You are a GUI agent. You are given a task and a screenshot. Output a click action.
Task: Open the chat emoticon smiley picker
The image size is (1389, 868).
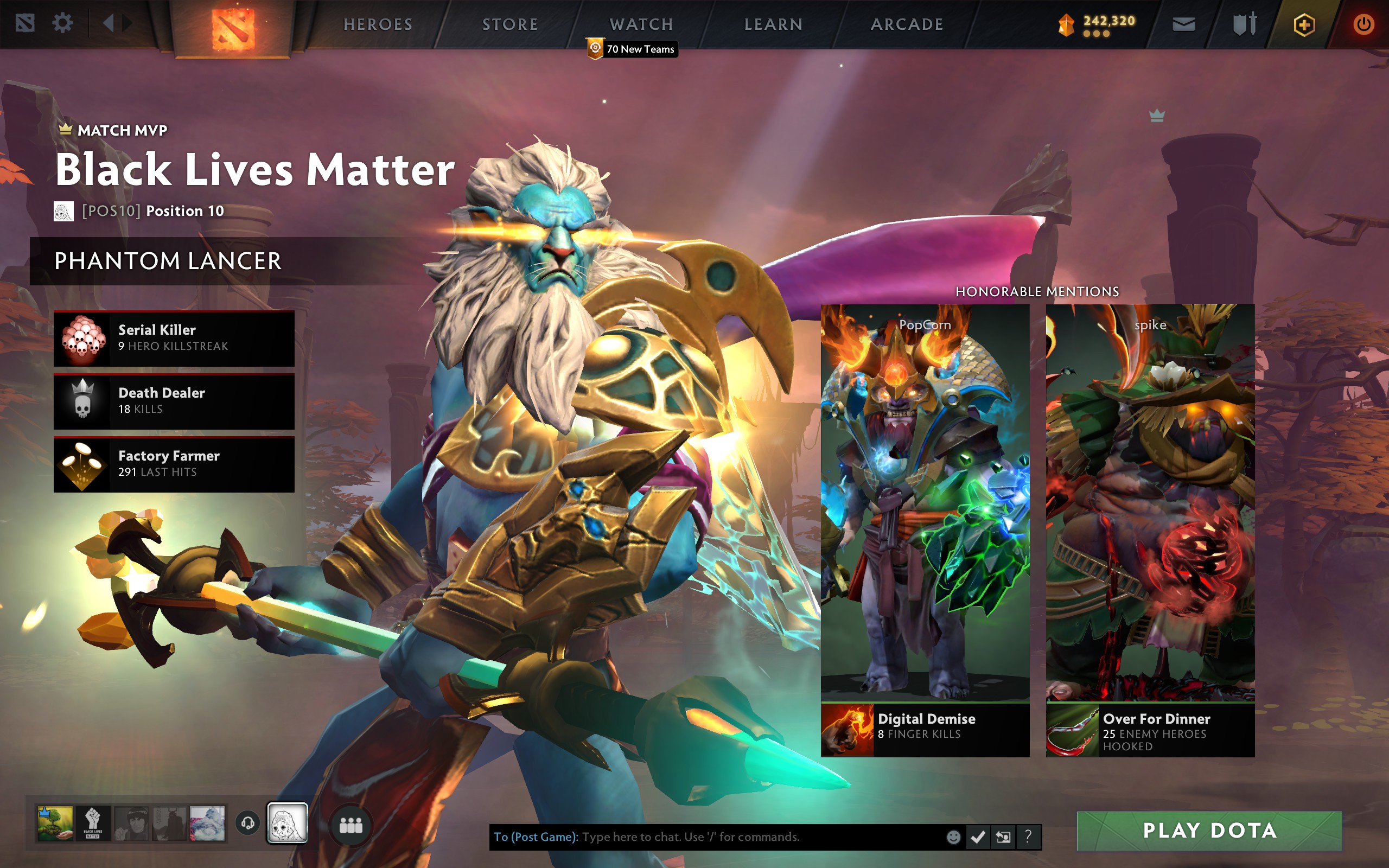click(x=953, y=837)
